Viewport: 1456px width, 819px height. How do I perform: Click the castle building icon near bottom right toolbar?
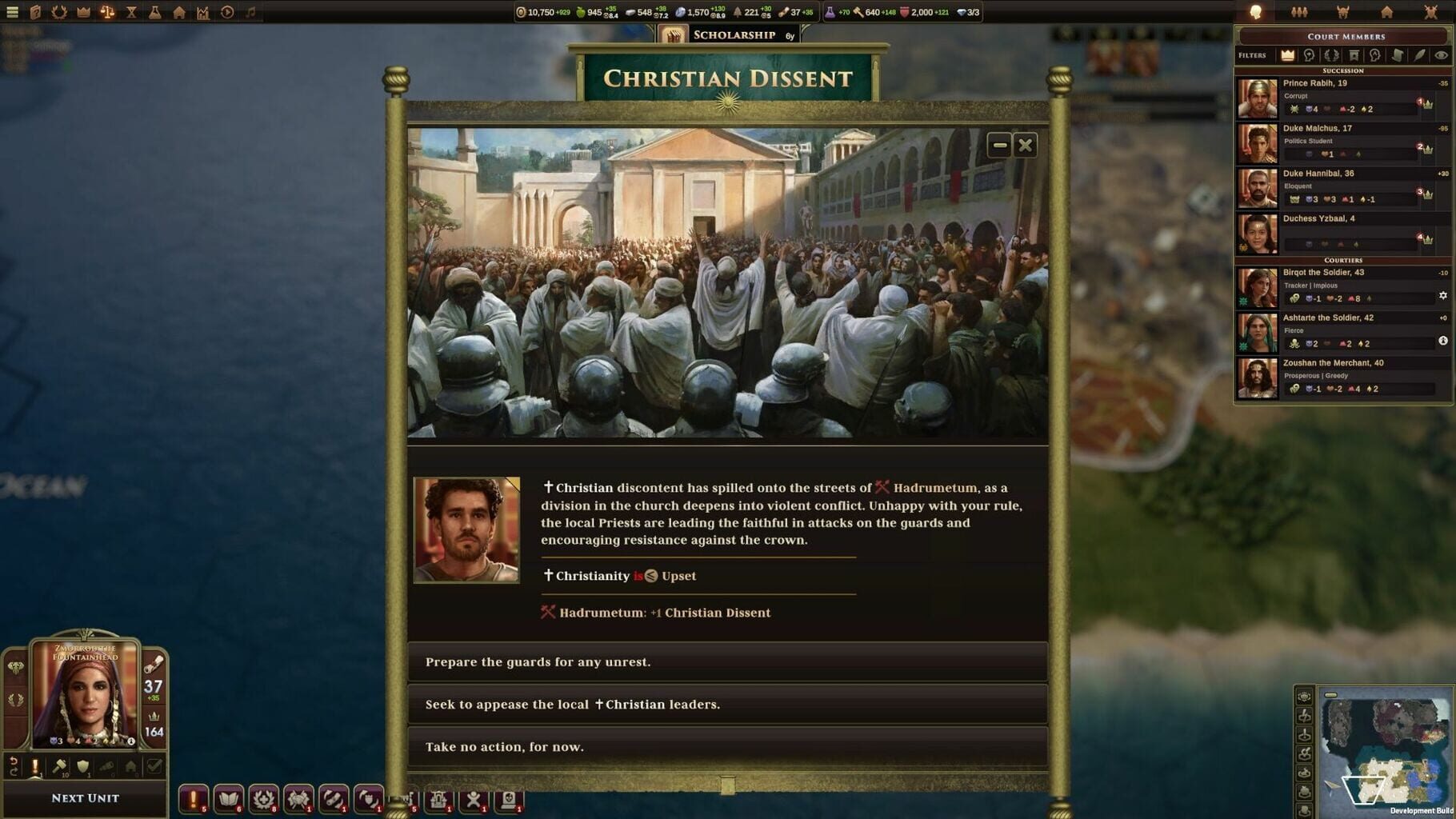click(437, 797)
